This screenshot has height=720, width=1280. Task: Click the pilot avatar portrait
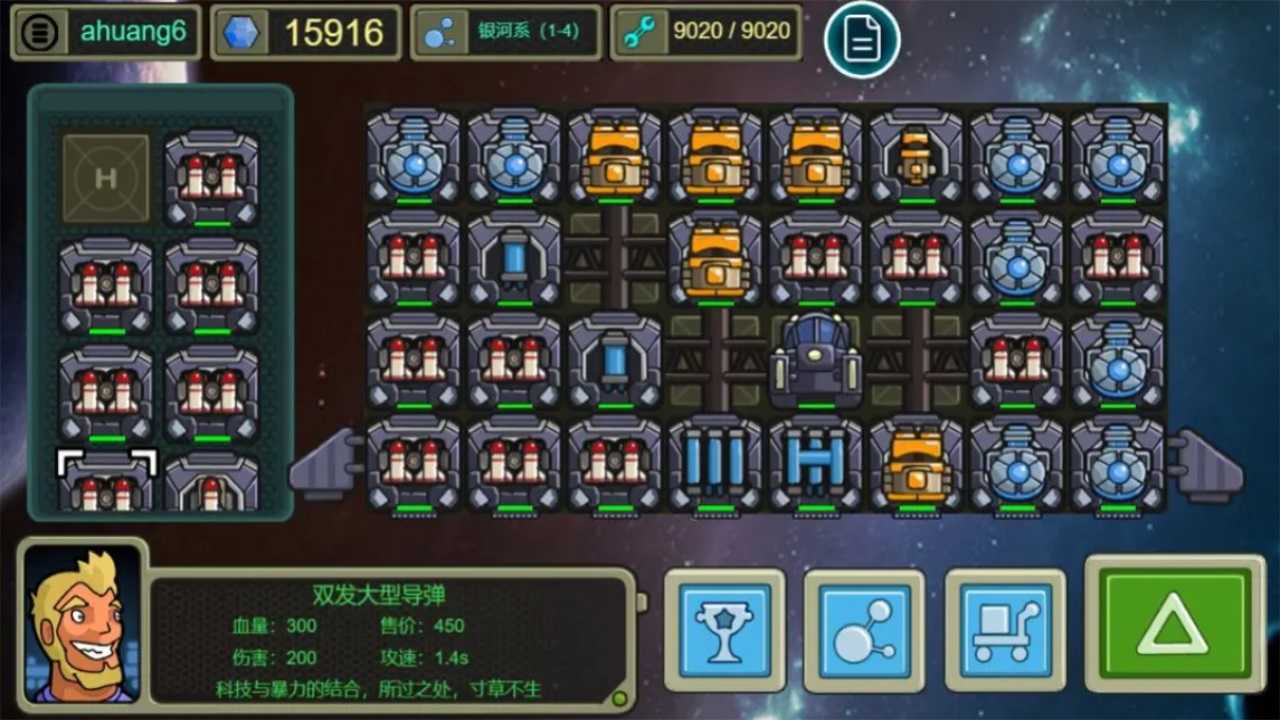pos(83,630)
